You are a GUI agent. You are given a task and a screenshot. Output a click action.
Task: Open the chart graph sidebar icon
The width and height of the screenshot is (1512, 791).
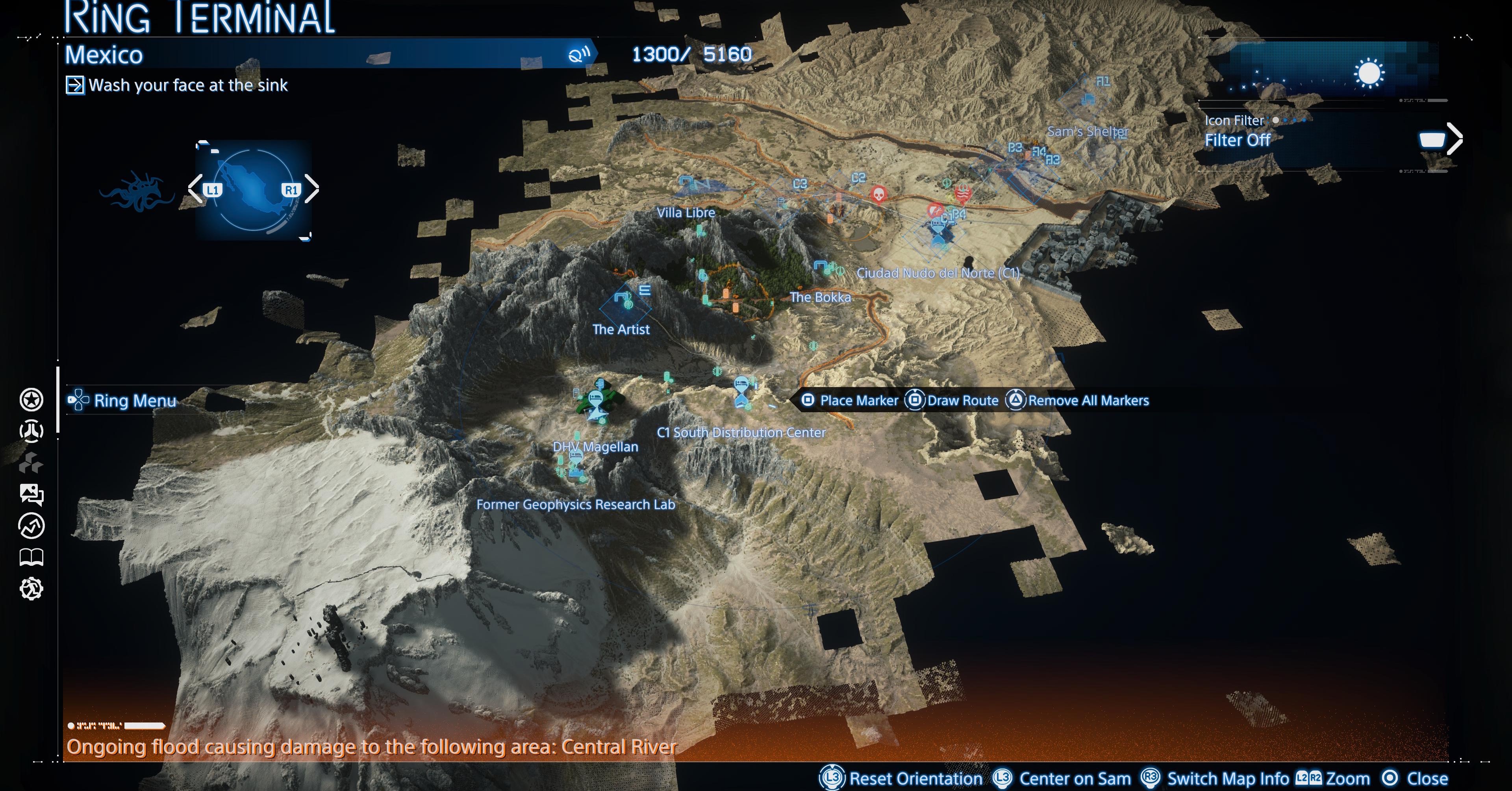(x=31, y=526)
